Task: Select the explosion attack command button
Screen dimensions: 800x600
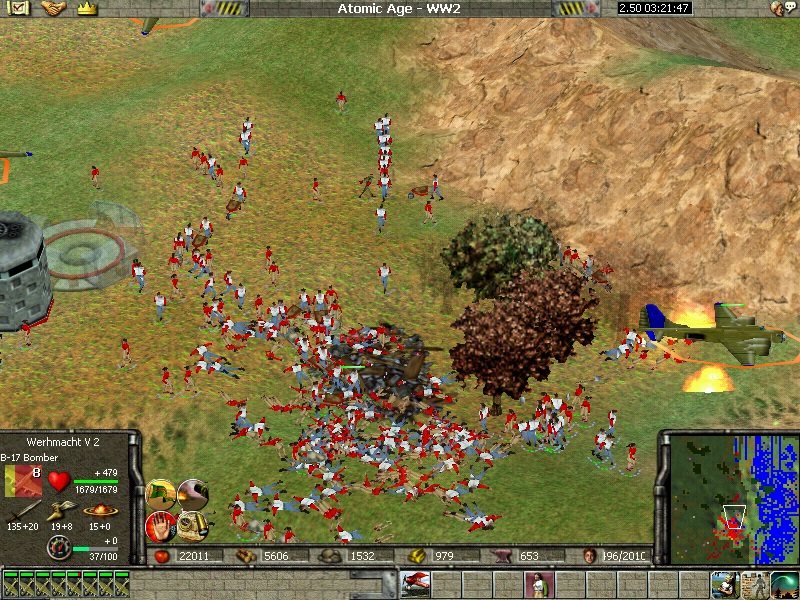Action: [194, 492]
